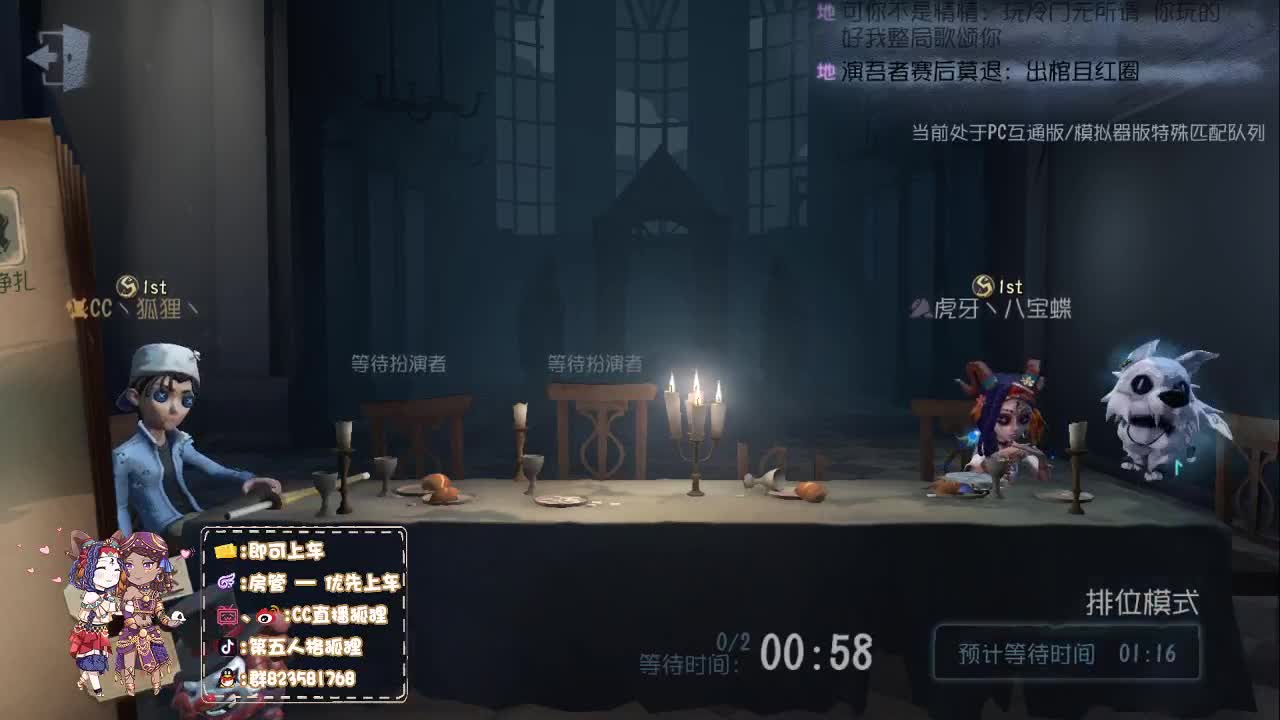Select the 1st rank badge beside CC丶狐狸丶
The height and width of the screenshot is (720, 1280).
click(x=128, y=287)
